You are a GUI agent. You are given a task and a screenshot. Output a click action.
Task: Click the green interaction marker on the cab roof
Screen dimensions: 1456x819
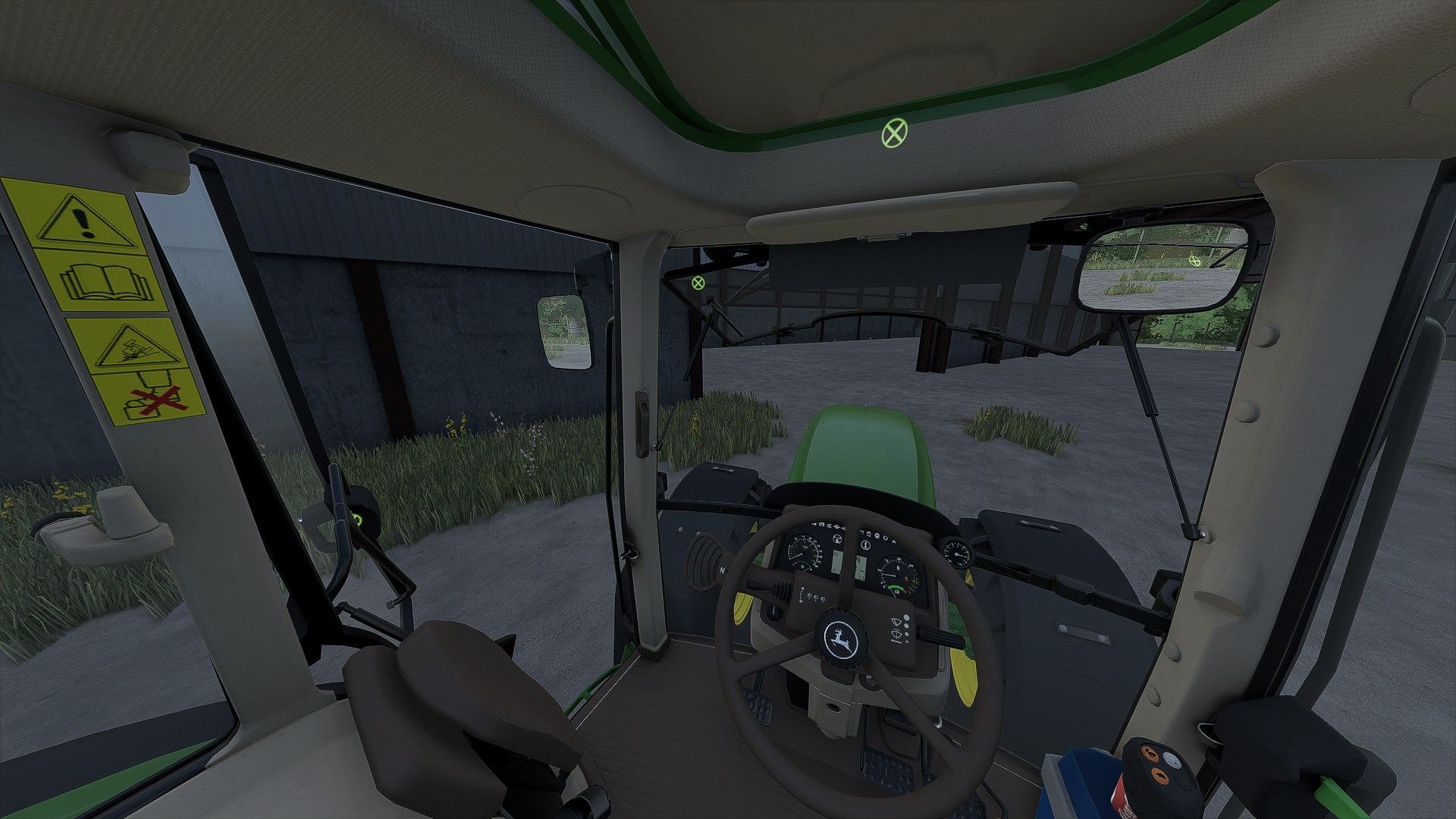894,134
